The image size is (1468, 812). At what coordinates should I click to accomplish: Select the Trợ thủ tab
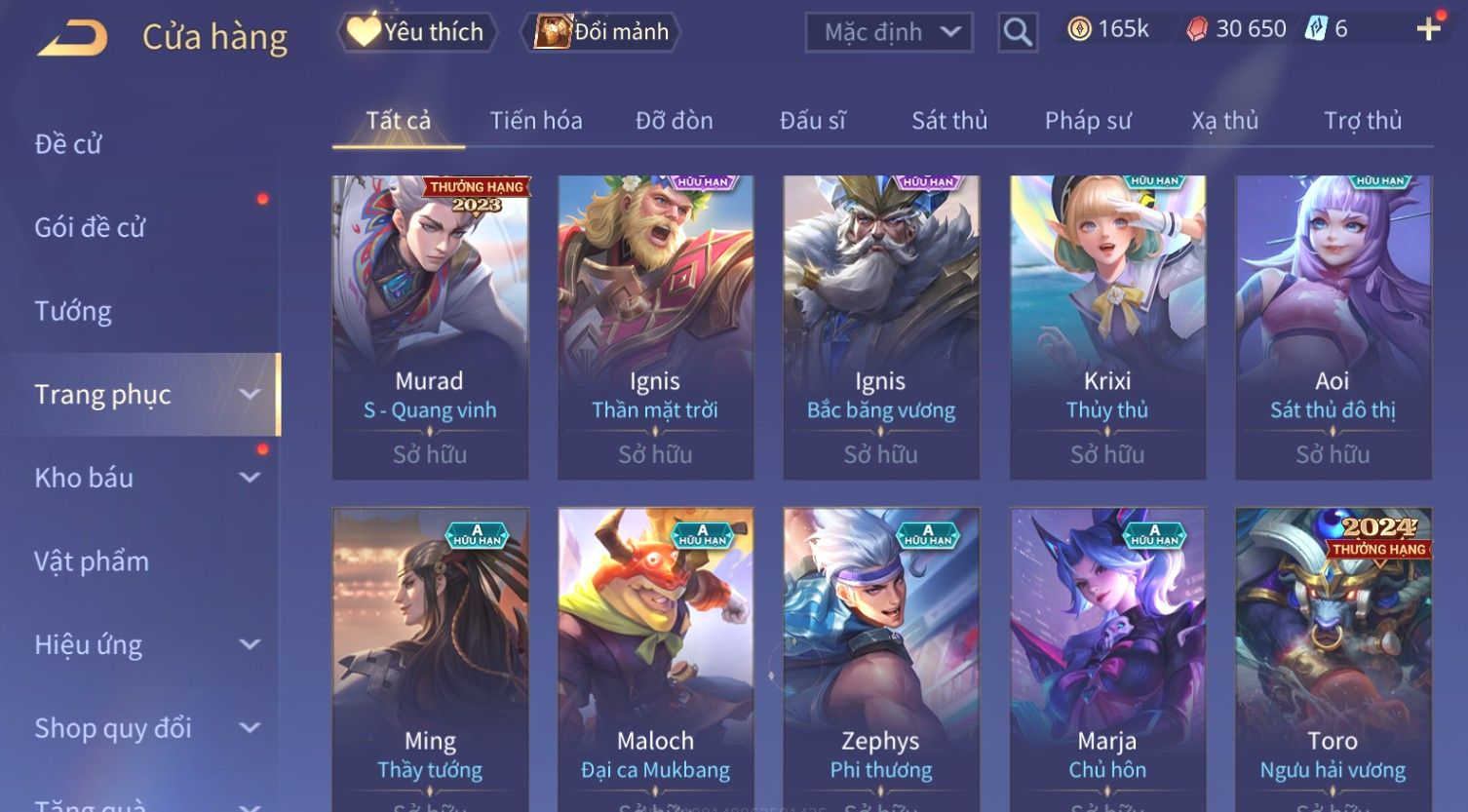point(1362,121)
